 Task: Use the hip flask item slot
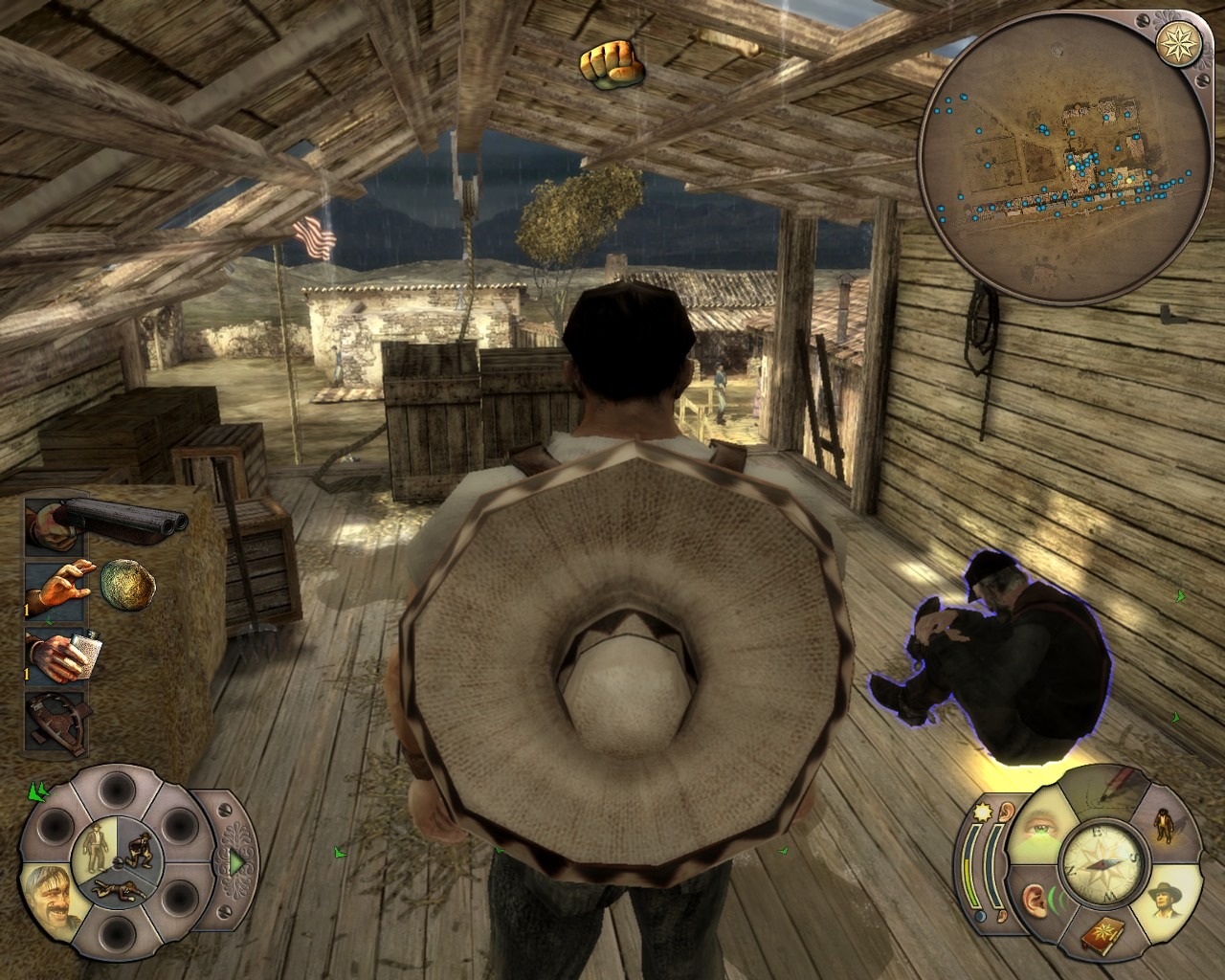59,655
